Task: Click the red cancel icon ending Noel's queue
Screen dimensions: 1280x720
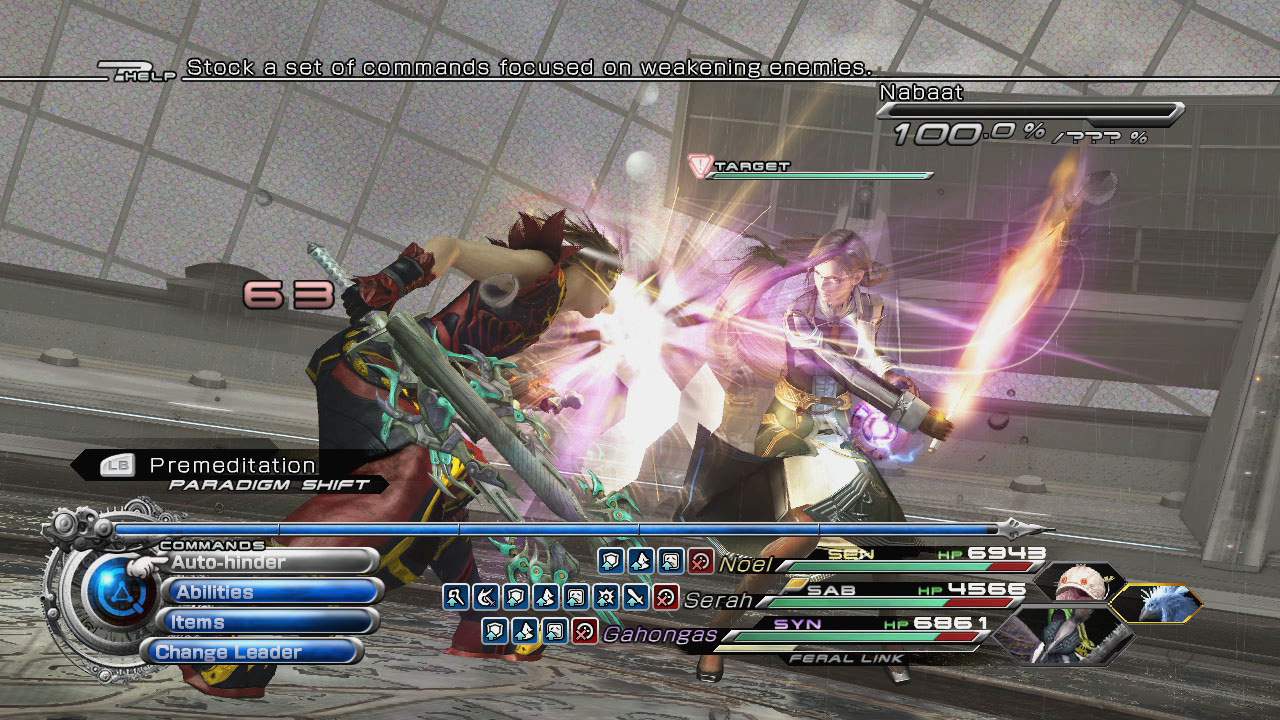Action: 699,561
